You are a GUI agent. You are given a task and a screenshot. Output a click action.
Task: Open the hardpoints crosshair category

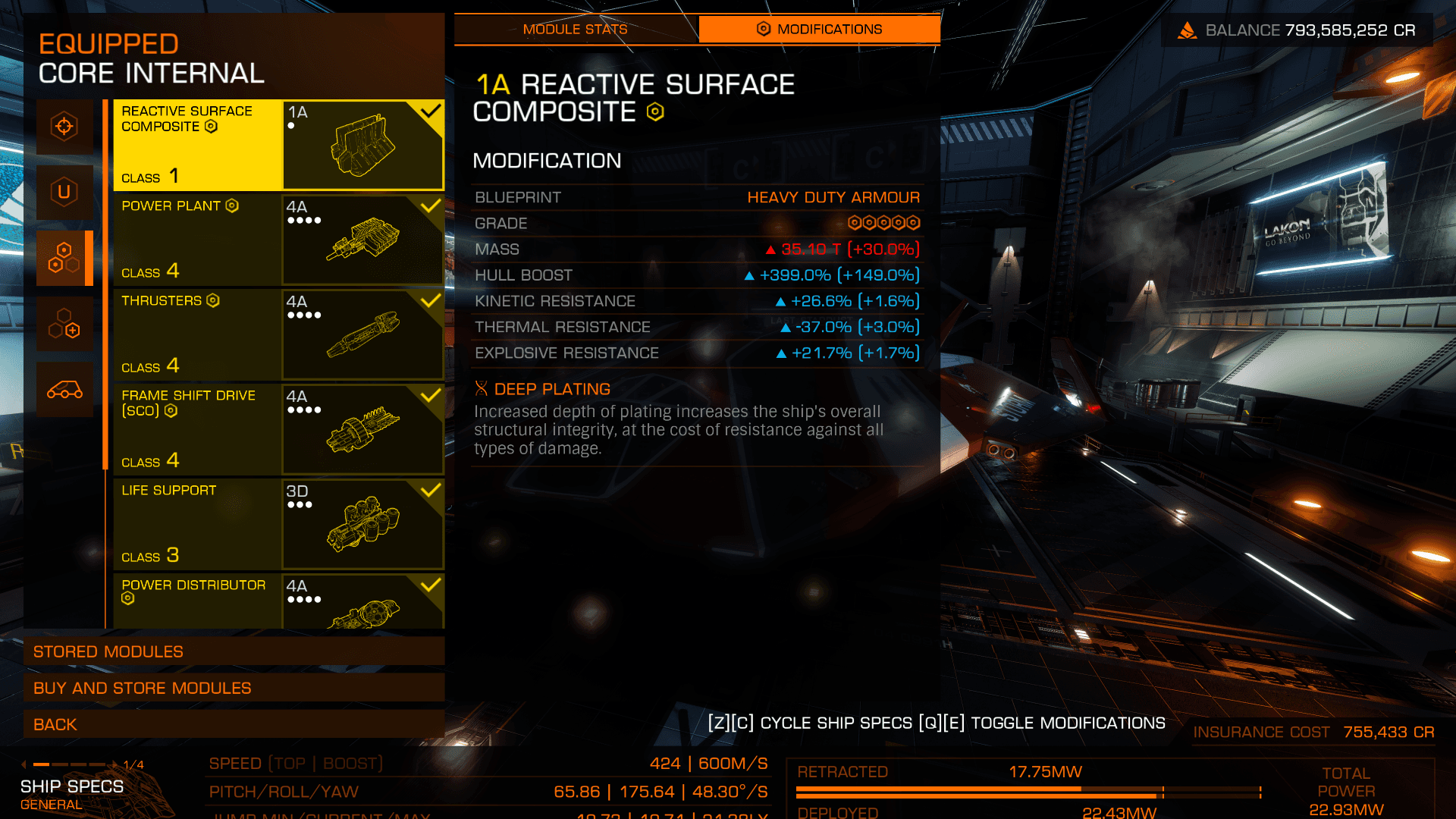64,127
